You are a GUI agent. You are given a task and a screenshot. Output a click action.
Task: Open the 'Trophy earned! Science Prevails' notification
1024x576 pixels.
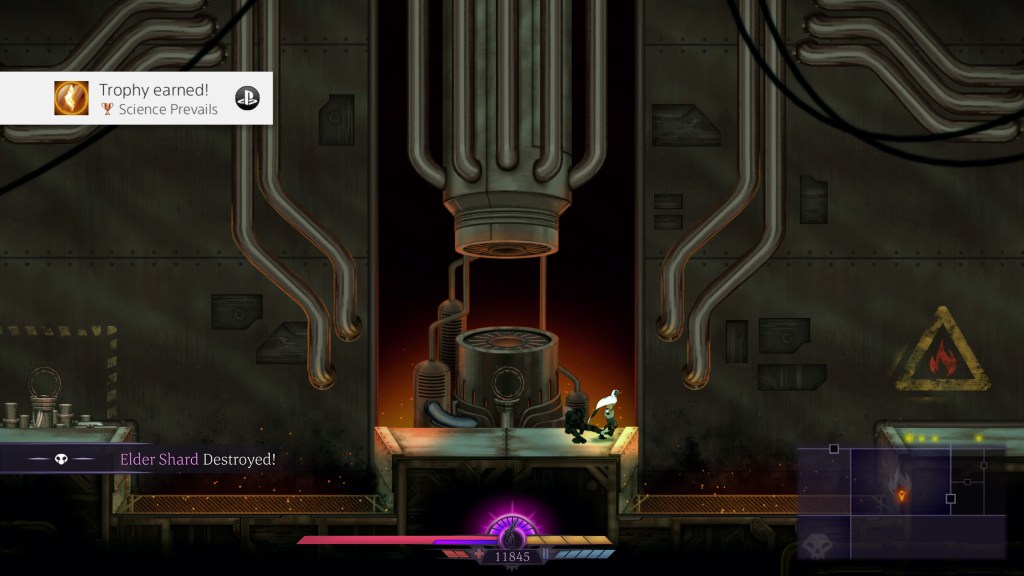[x=136, y=98]
